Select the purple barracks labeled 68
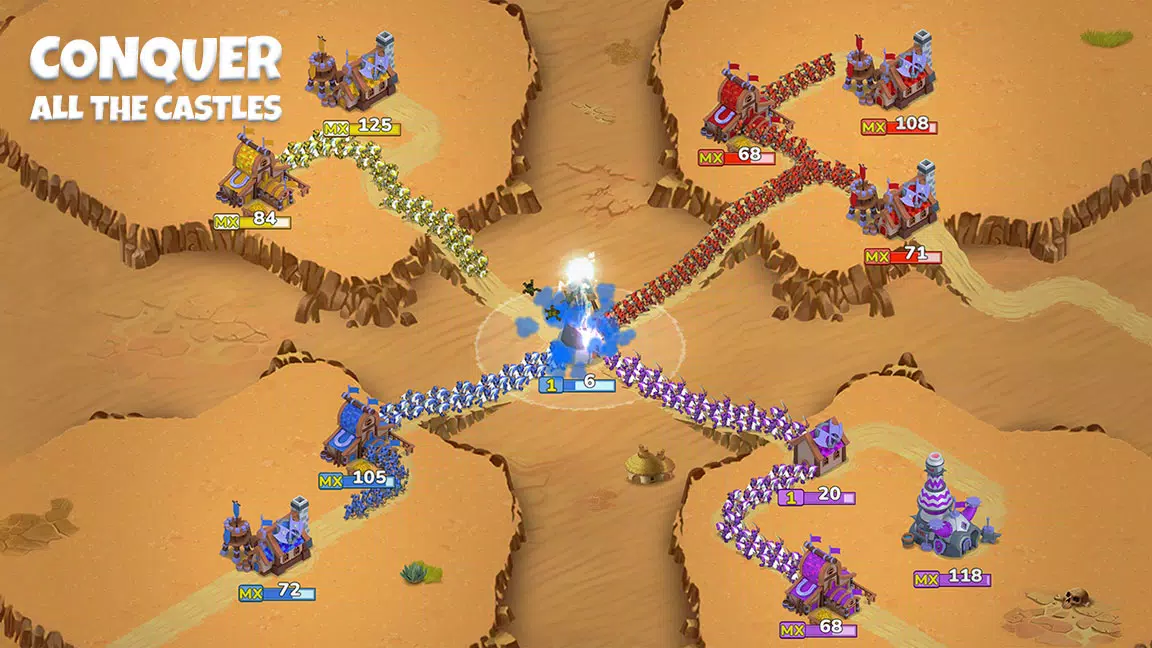The height and width of the screenshot is (648, 1152). click(820, 582)
